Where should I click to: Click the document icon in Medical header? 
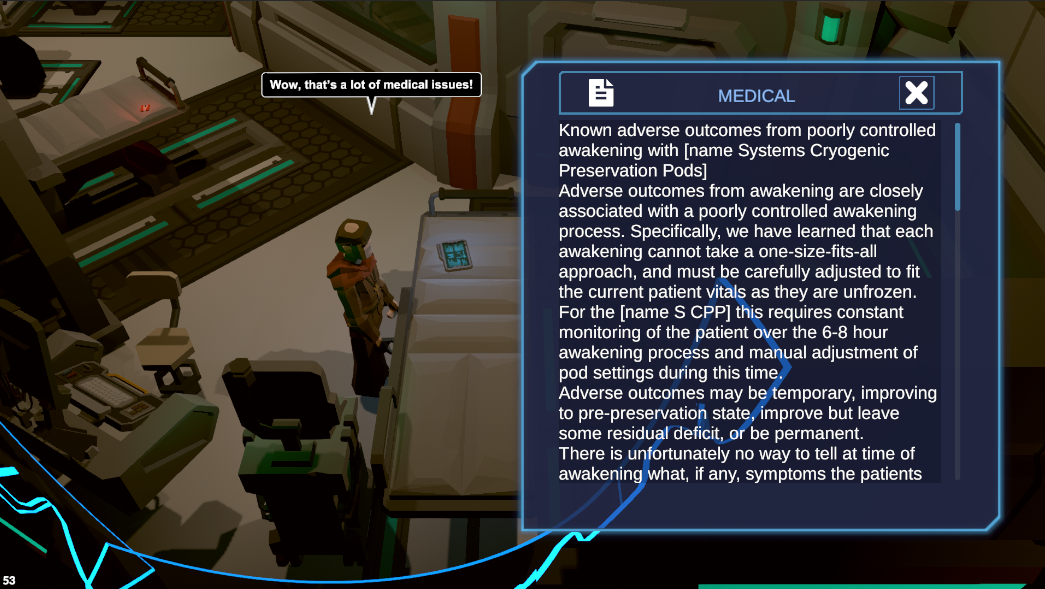point(601,93)
